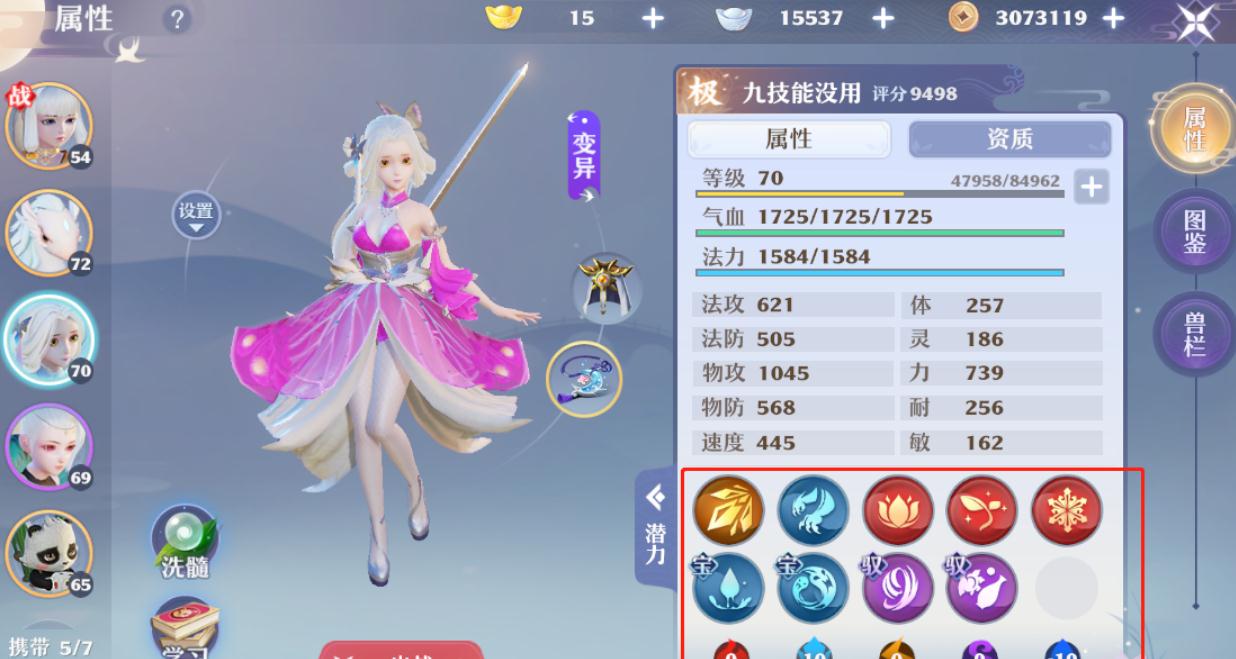Add more copper coins with plus button

click(1113, 18)
